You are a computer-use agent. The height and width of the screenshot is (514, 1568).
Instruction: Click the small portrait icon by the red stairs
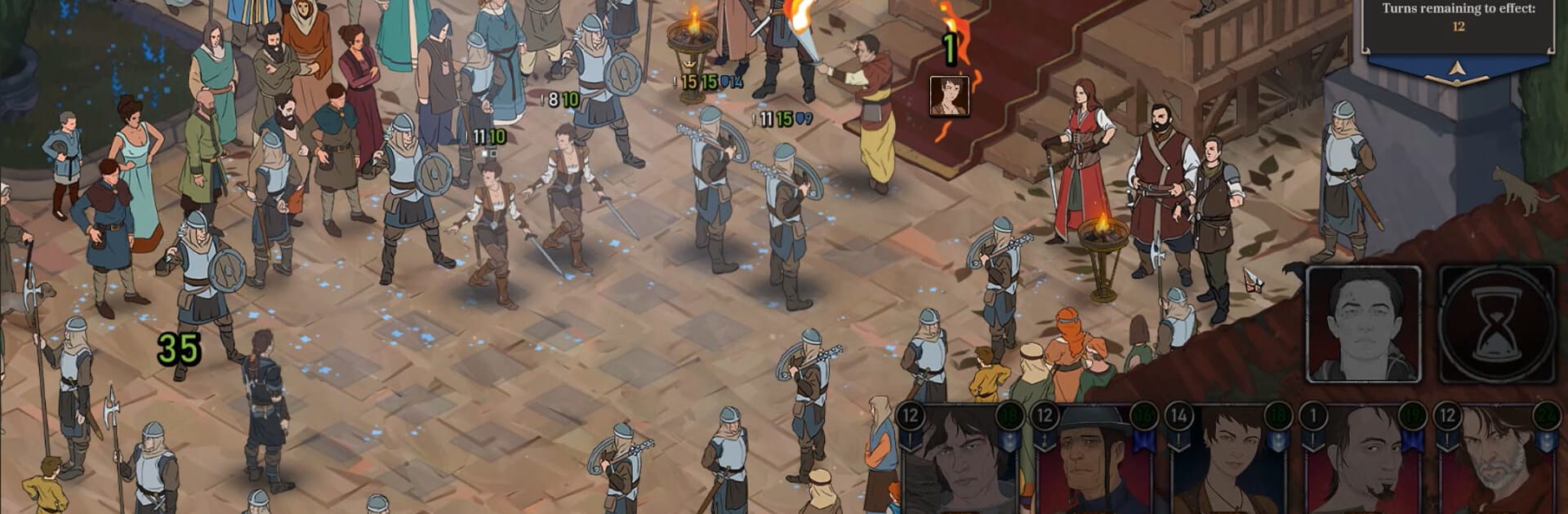pyautogui.click(x=950, y=96)
